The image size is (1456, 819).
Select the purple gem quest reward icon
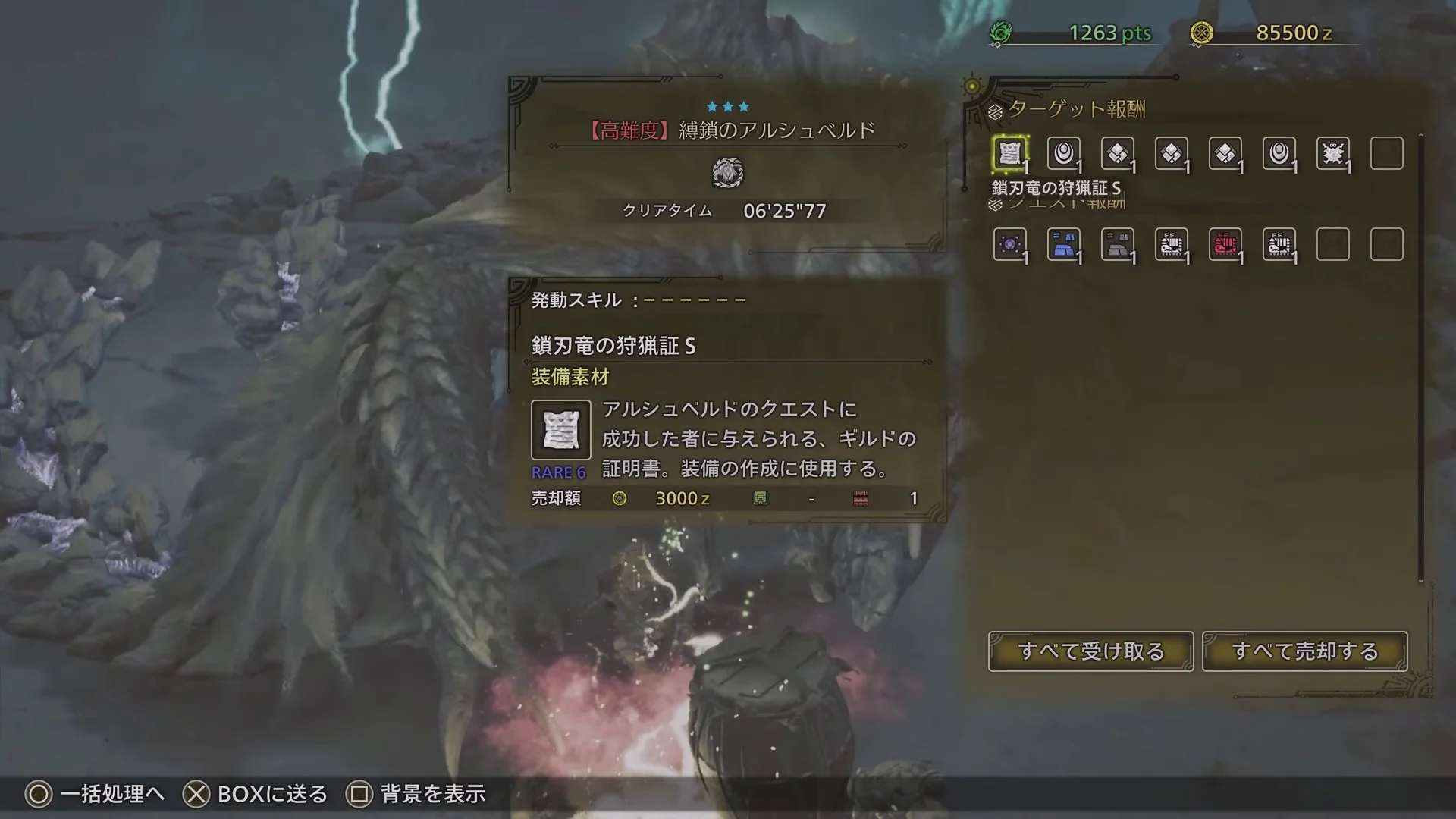point(1009,245)
